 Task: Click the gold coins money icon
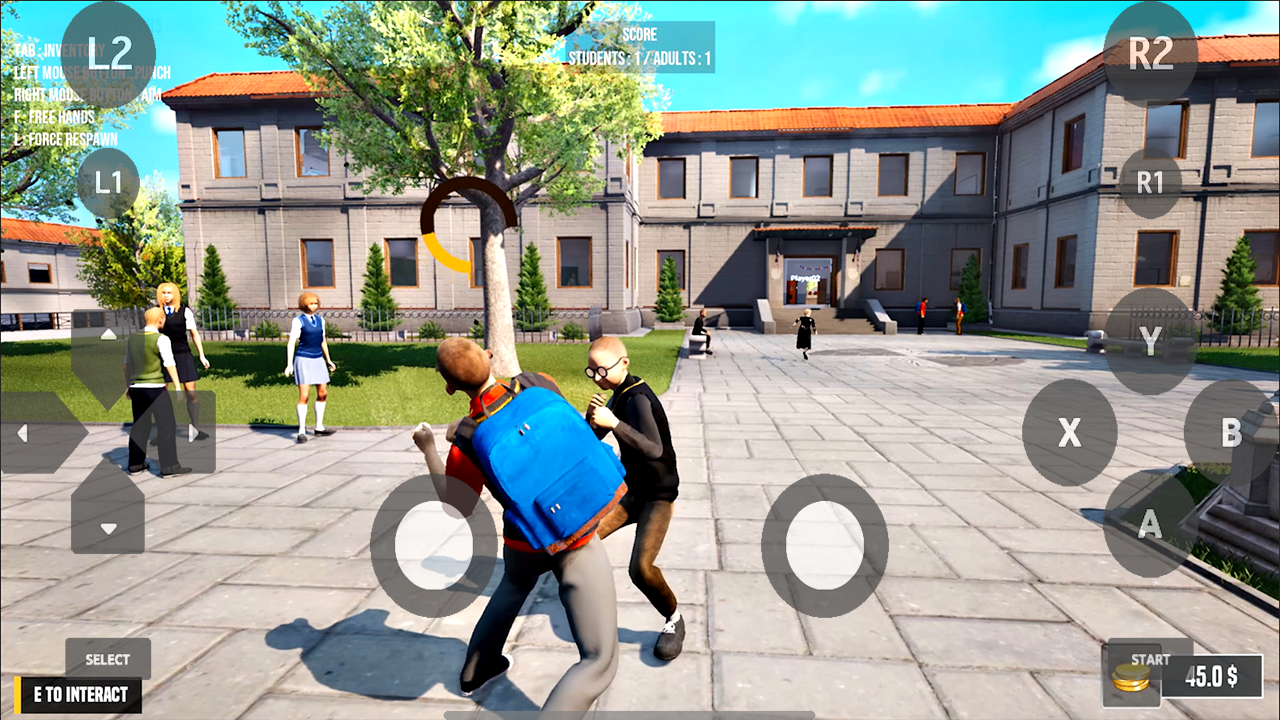pyautogui.click(x=1131, y=679)
